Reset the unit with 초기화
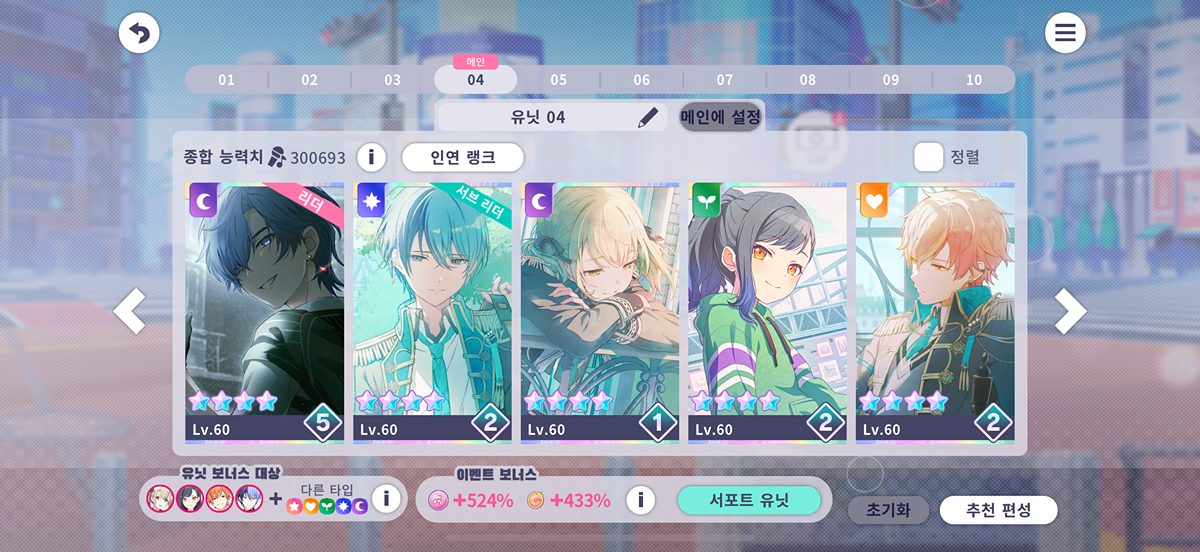 point(888,510)
